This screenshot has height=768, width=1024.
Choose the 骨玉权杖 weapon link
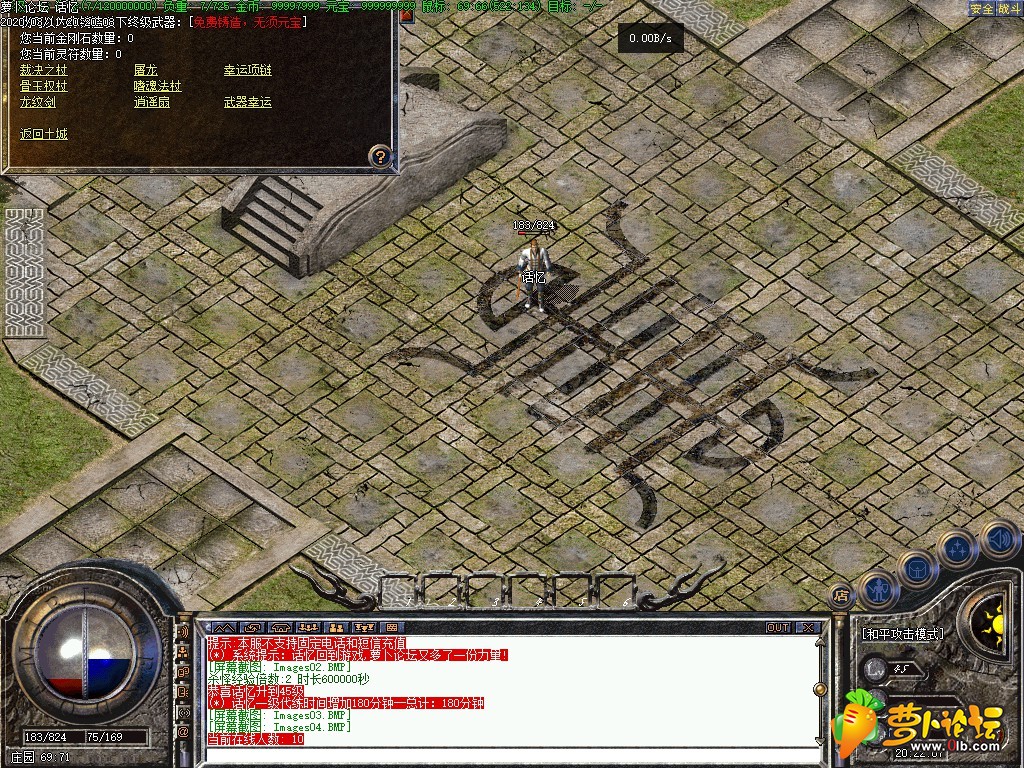click(44, 86)
